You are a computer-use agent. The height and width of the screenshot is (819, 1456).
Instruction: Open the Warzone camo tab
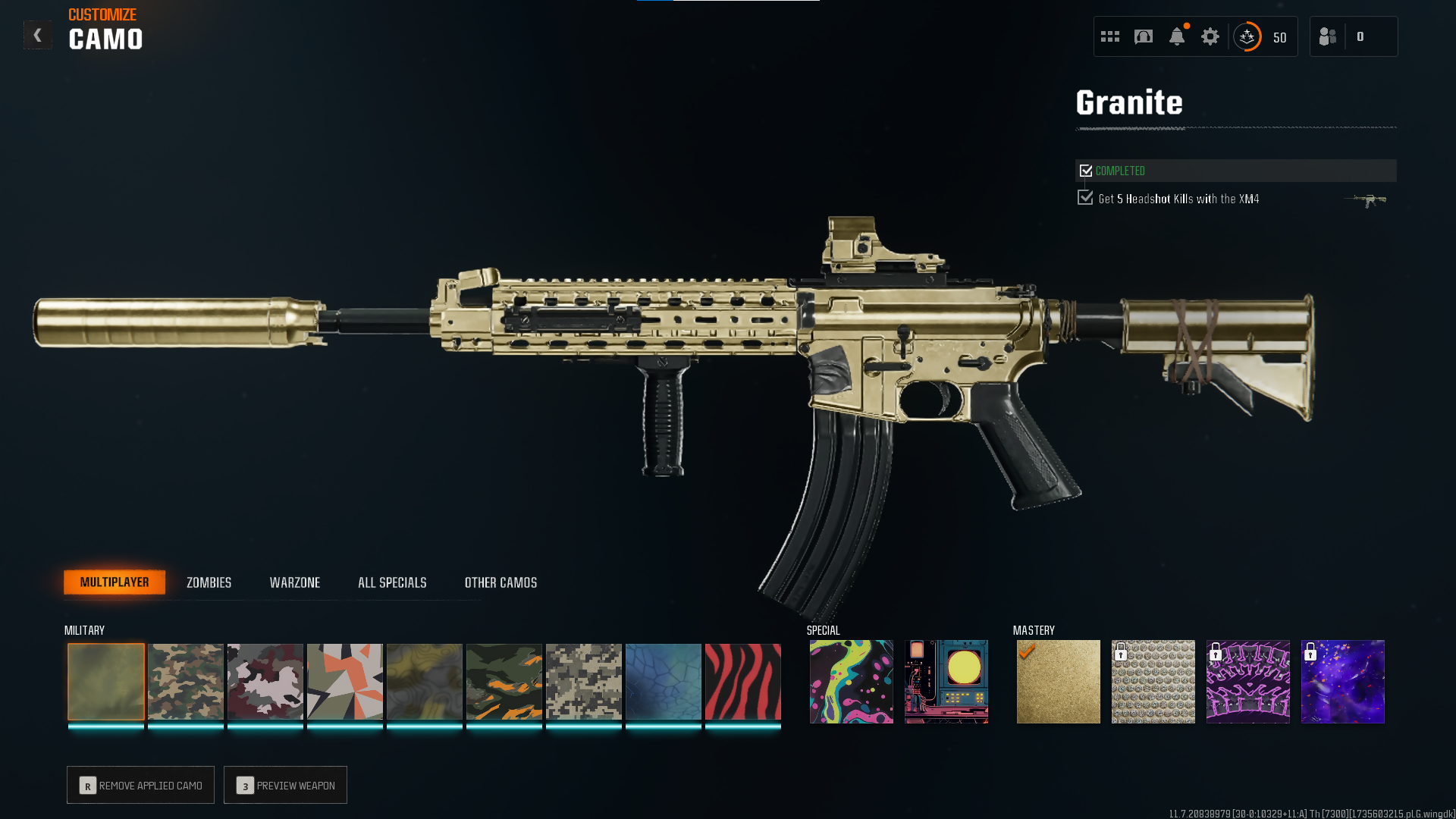pos(295,582)
